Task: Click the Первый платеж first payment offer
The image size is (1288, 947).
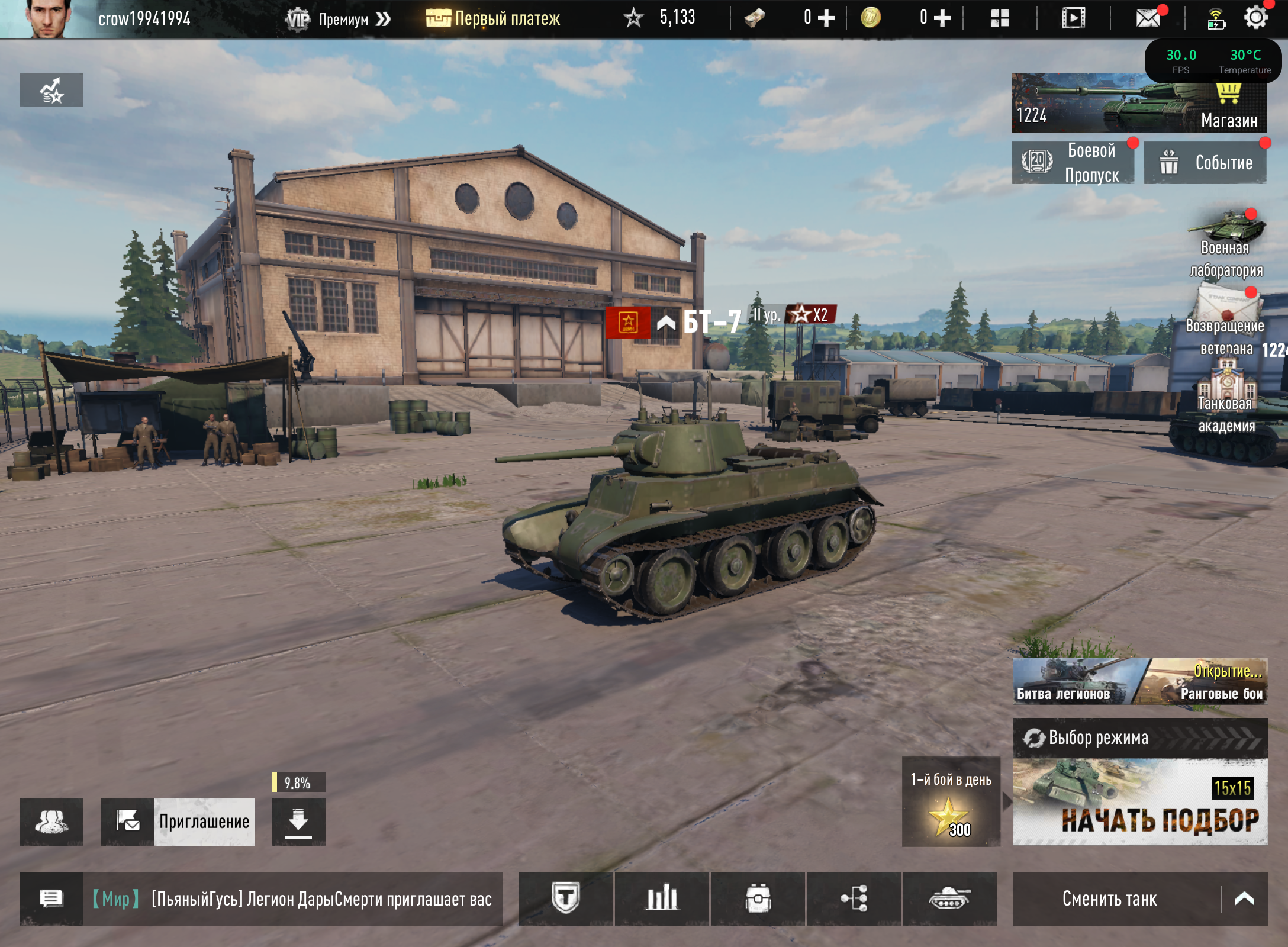Action: point(493,19)
